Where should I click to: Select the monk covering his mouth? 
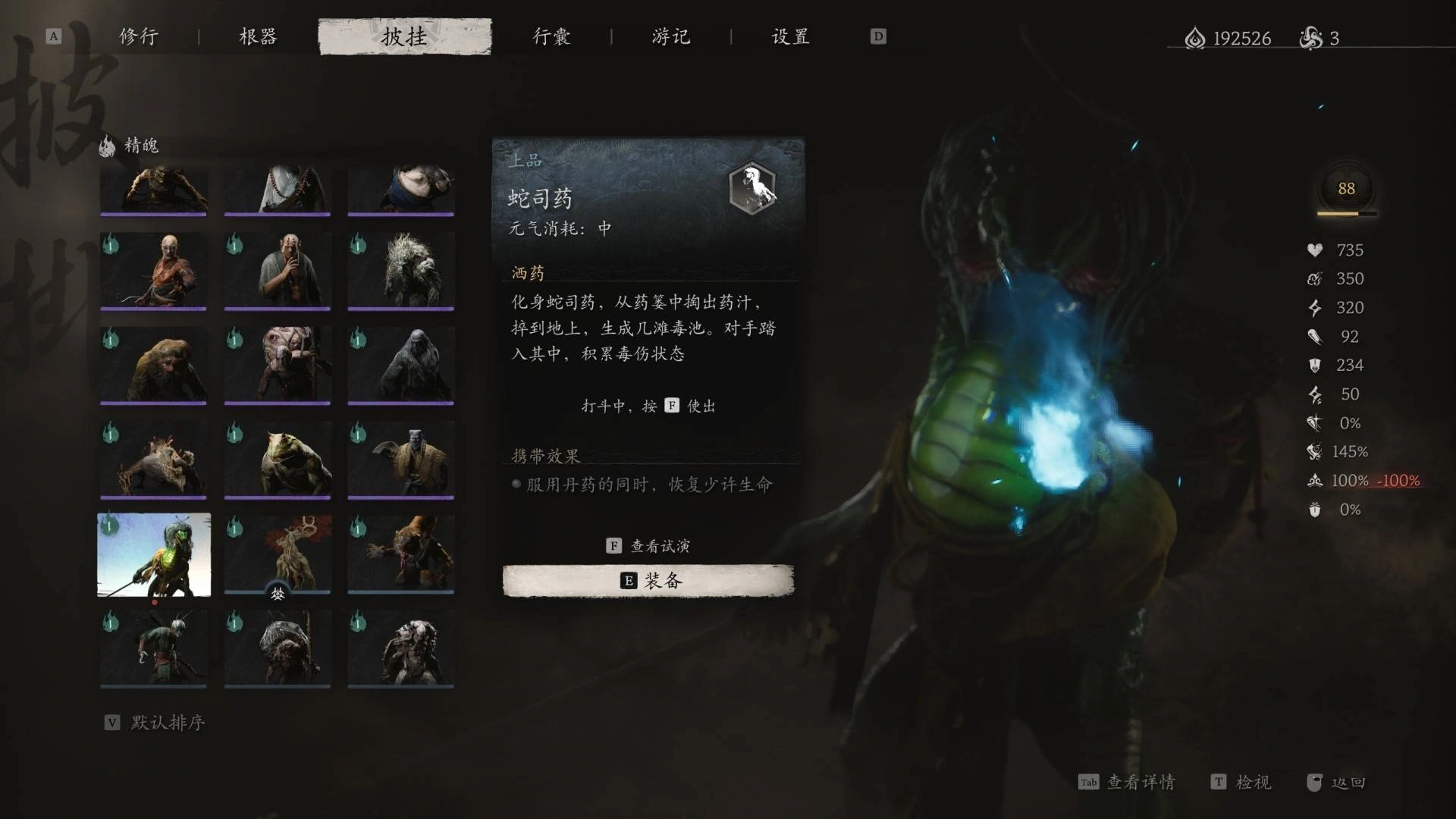[278, 271]
